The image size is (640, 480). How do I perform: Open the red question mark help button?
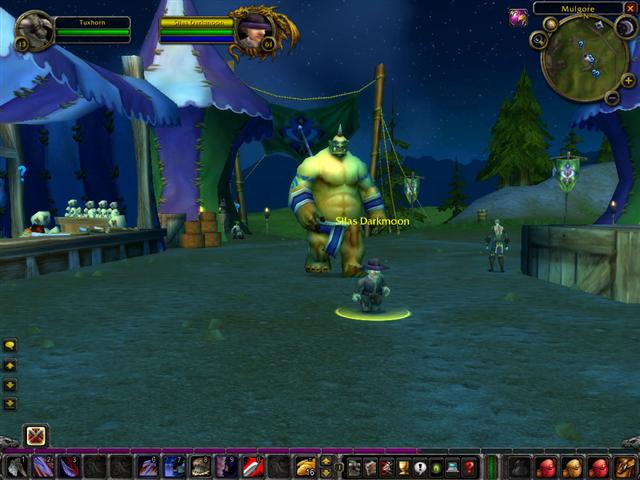coord(469,467)
